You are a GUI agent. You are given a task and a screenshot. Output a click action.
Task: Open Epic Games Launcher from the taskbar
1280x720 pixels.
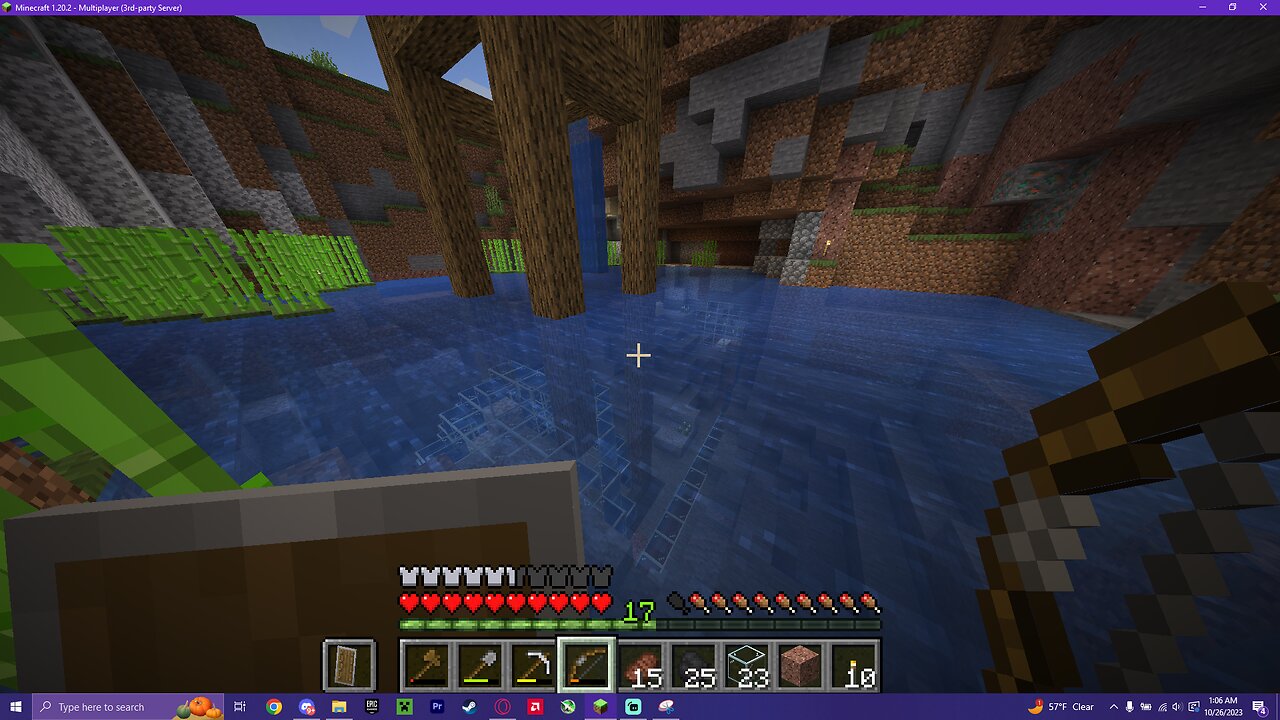click(x=371, y=707)
